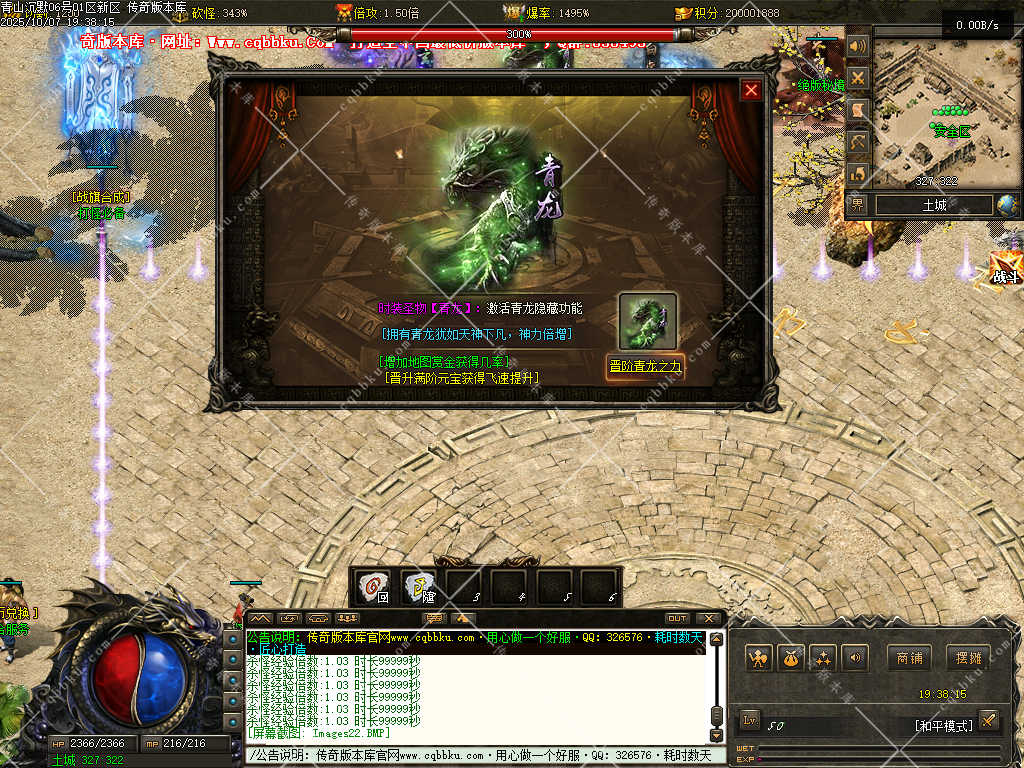
Task: Open the character equipment panel icon
Action: (x=759, y=657)
